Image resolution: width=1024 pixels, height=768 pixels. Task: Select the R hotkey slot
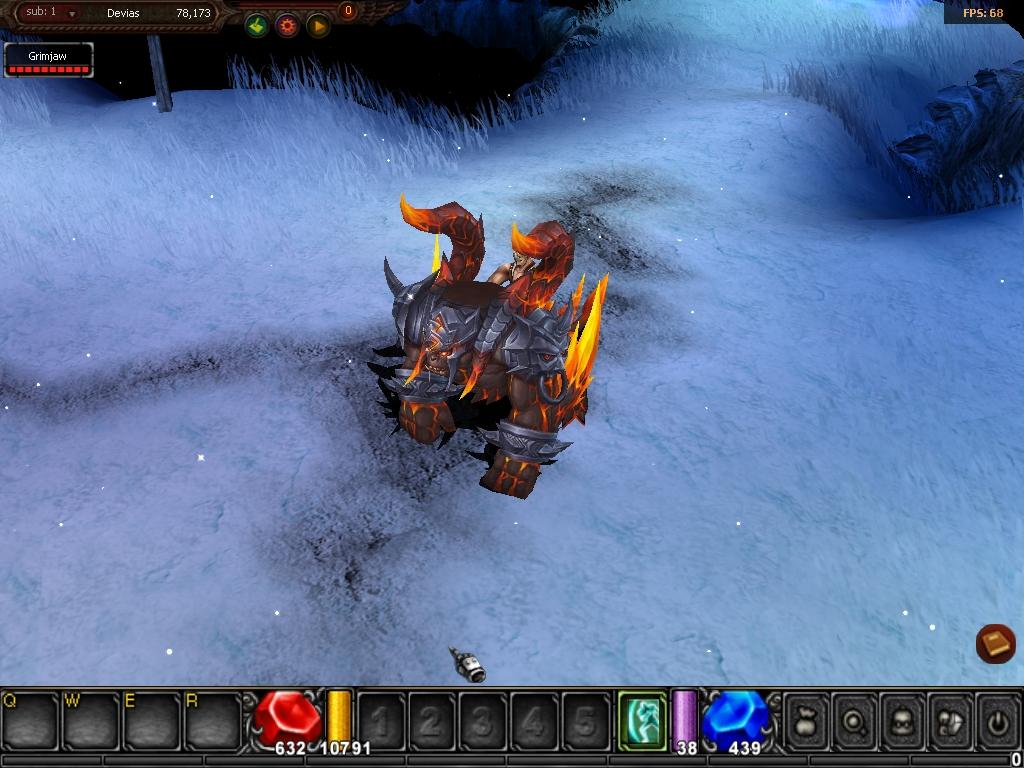click(213, 719)
